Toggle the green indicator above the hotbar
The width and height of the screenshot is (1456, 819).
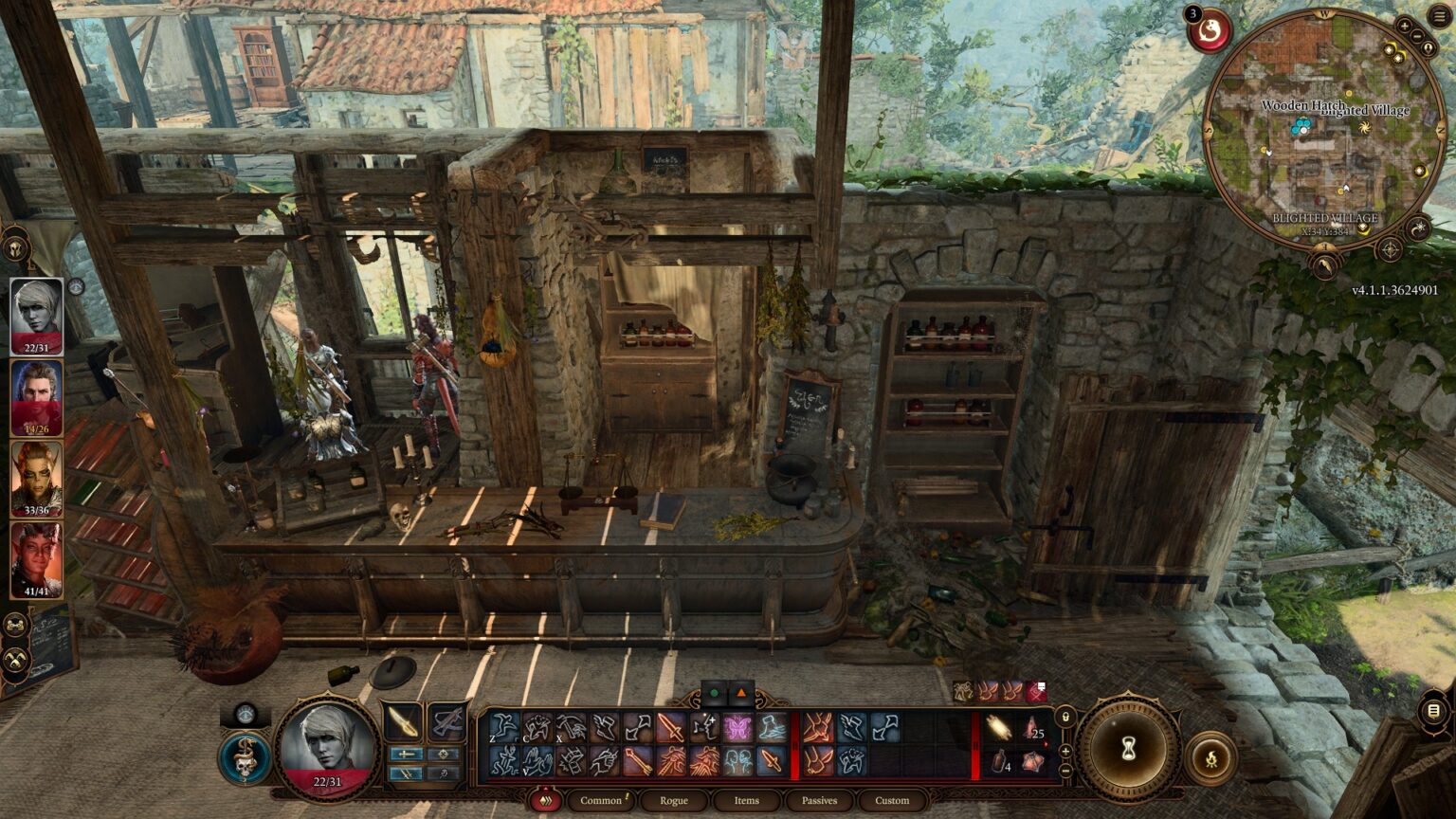tap(714, 693)
